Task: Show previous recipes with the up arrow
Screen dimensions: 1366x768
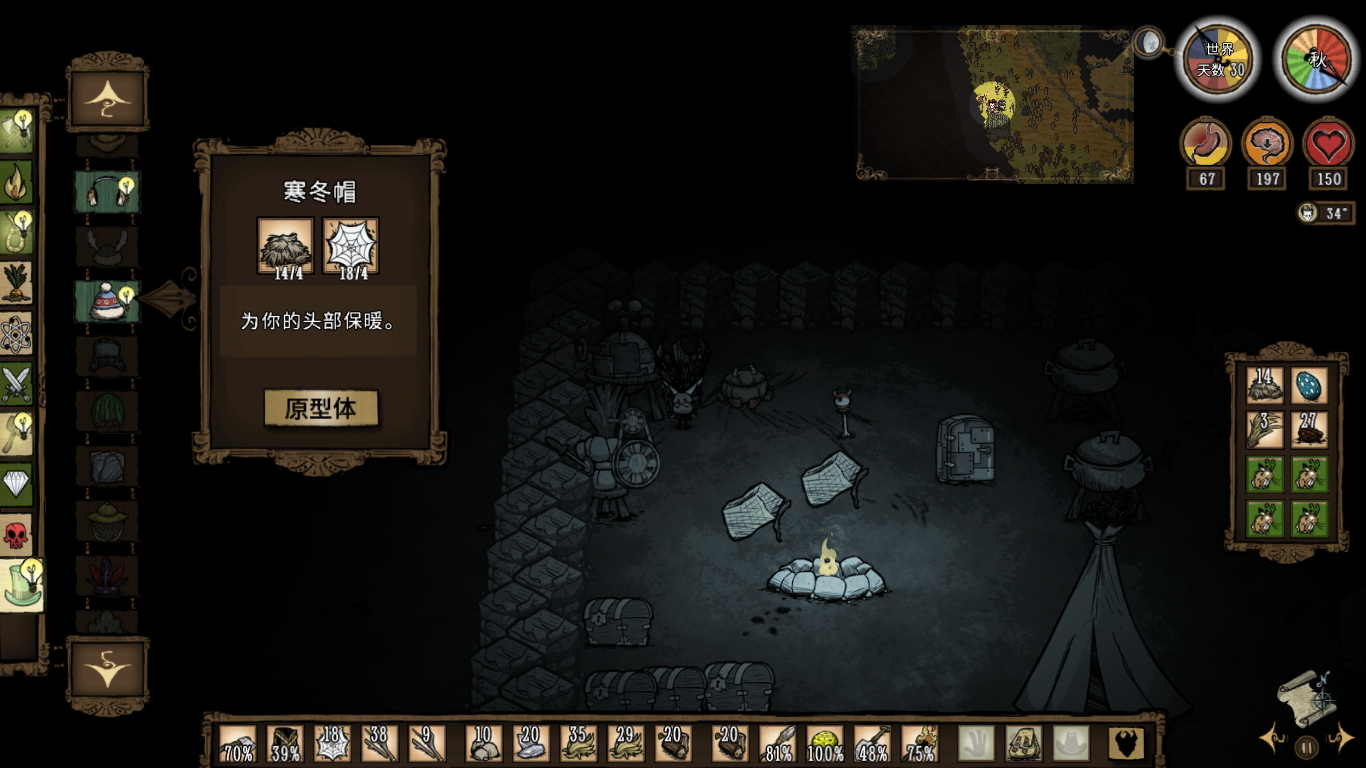Action: pyautogui.click(x=107, y=96)
